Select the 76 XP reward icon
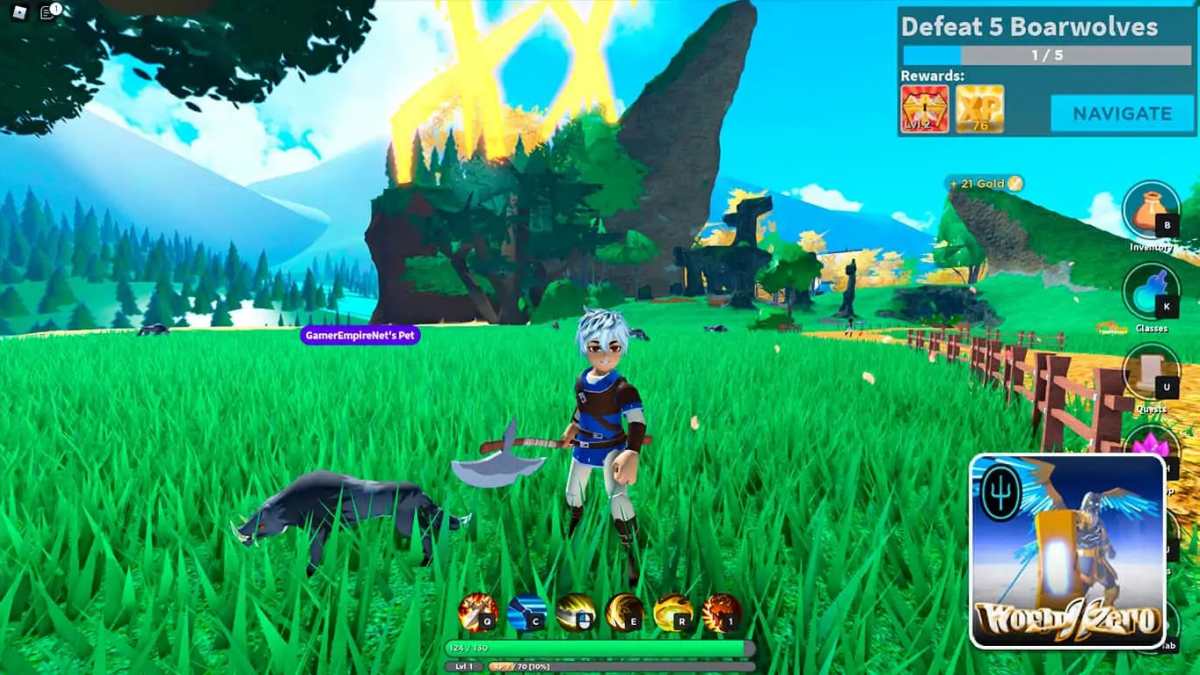Screen dimensions: 1200x675 979,109
